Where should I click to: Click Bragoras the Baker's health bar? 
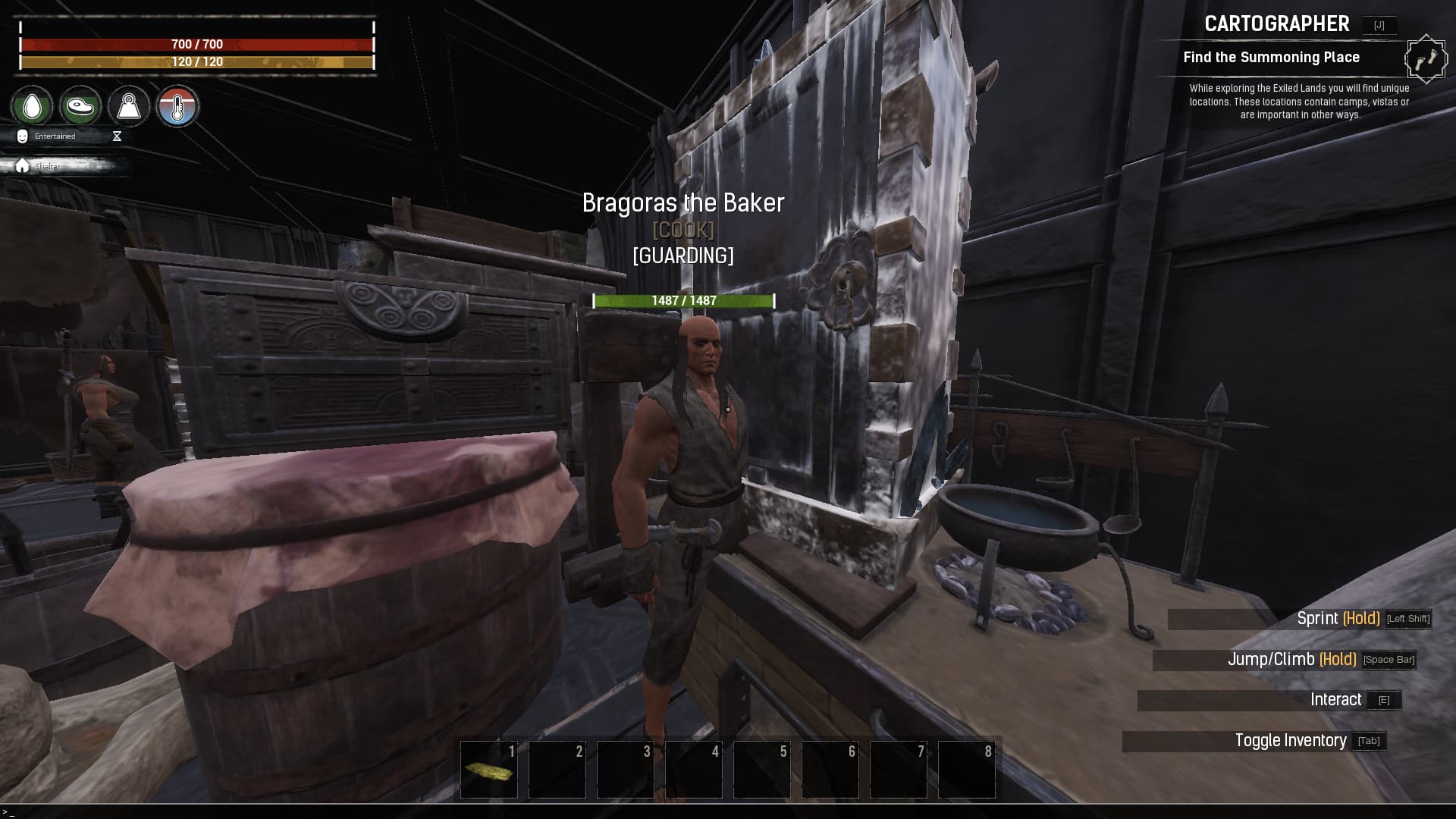point(682,300)
